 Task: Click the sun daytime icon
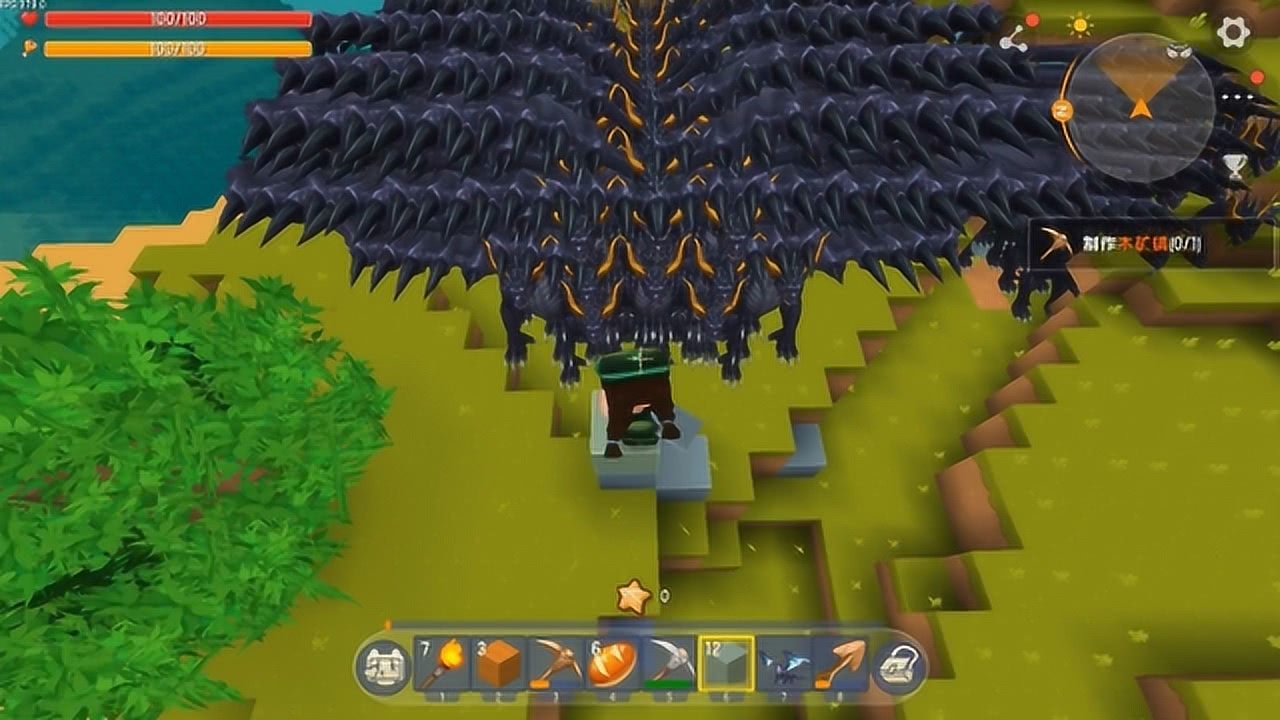tap(1081, 25)
